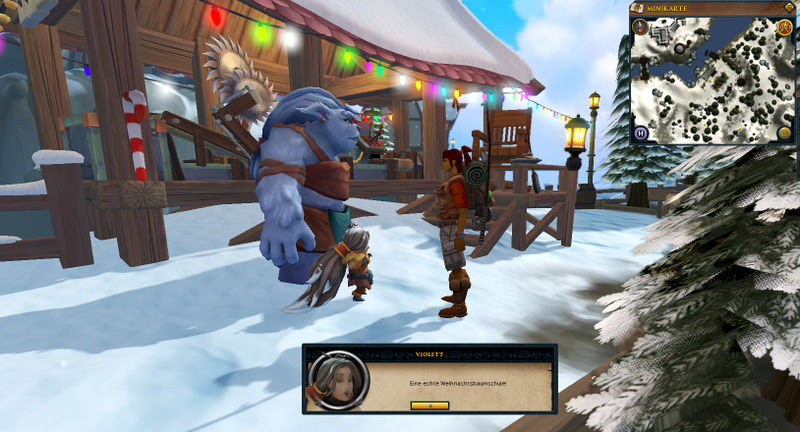
Task: Open the Minikarte window options button
Action: tap(787, 7)
